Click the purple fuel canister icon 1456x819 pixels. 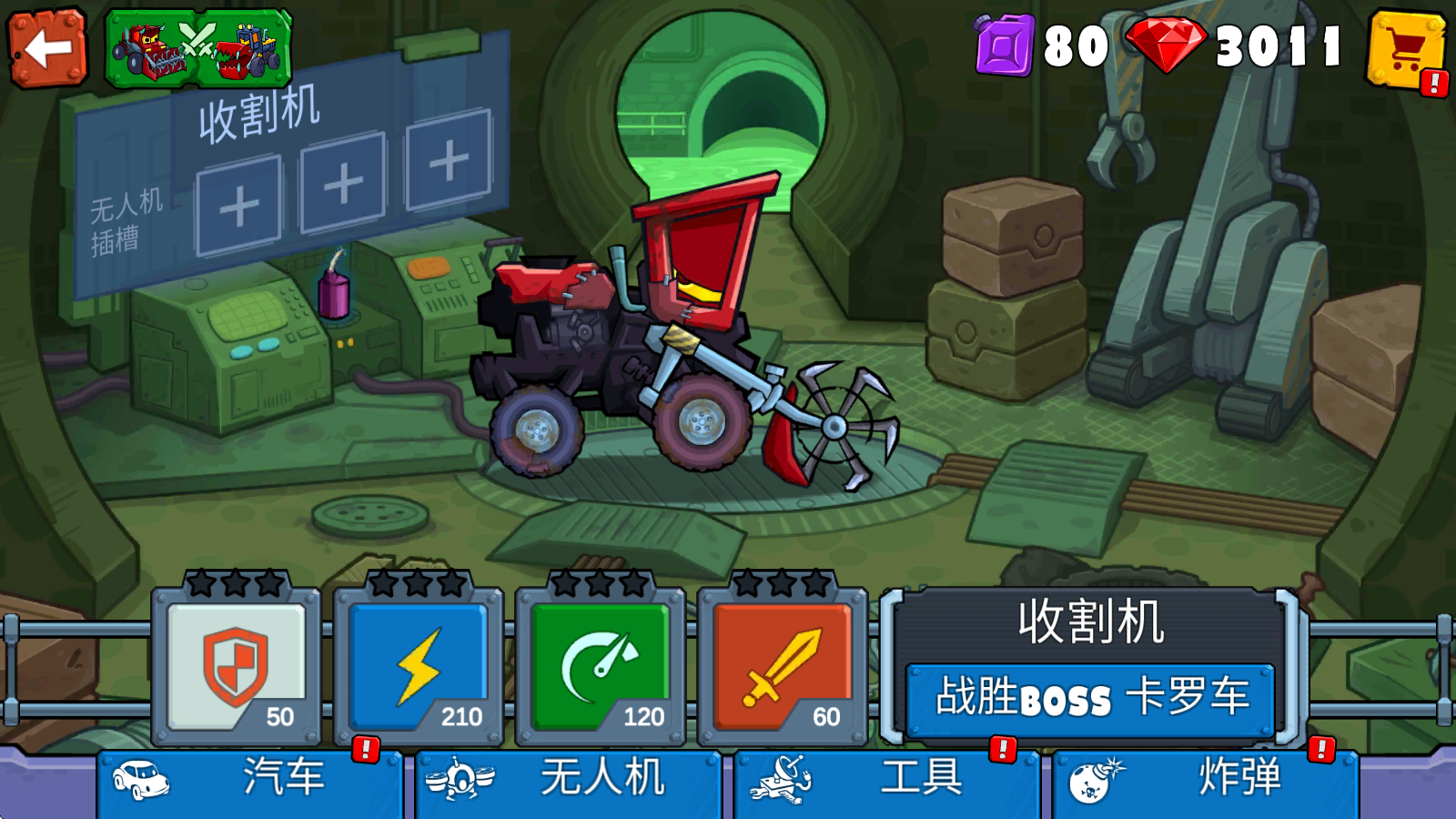click(x=1005, y=45)
